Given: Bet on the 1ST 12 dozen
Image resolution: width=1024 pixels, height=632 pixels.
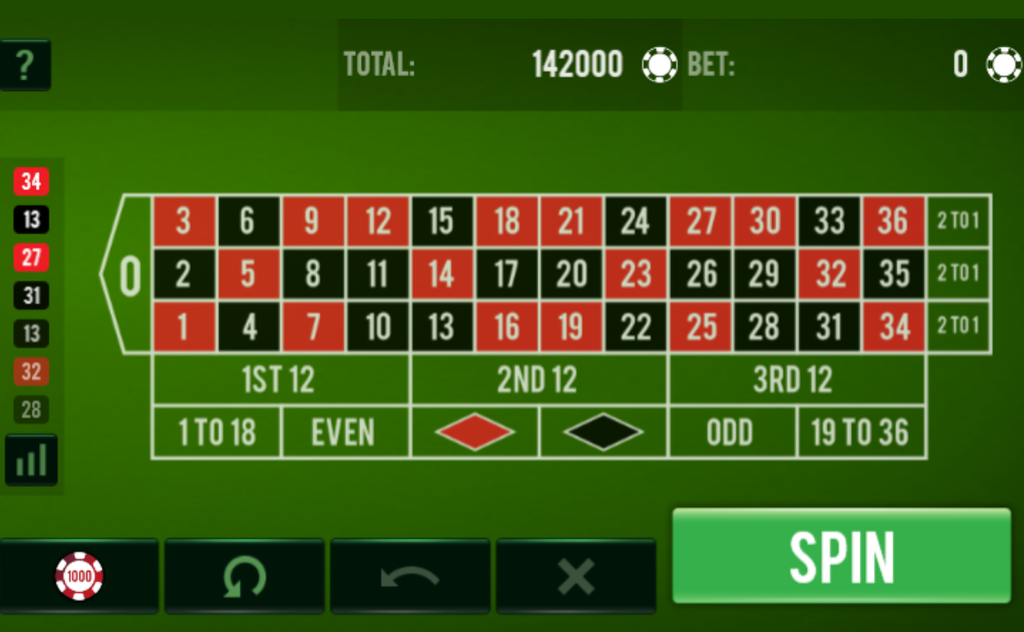Looking at the screenshot, I should click(280, 380).
